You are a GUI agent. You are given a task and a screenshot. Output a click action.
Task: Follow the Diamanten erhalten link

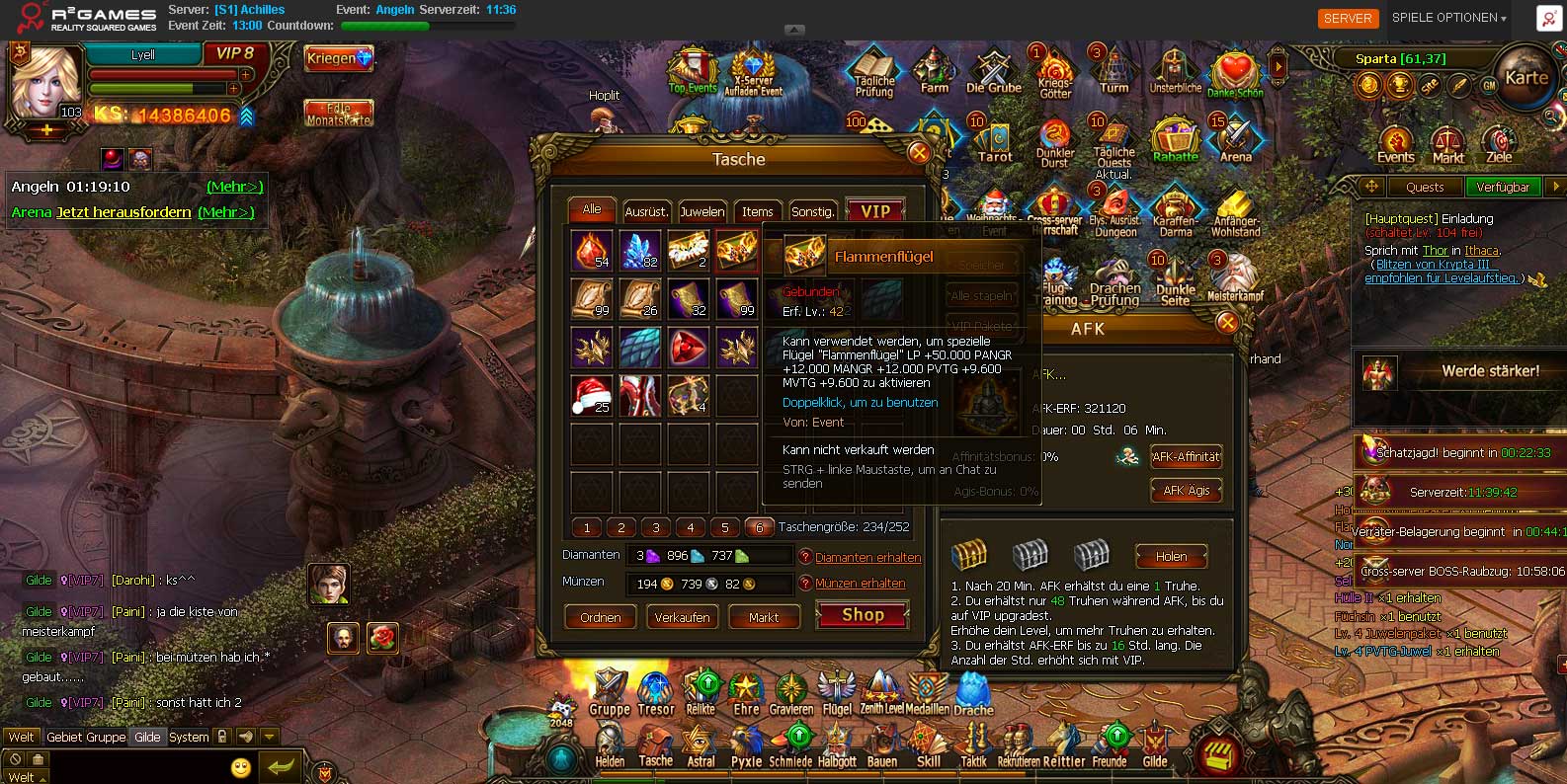(x=867, y=558)
